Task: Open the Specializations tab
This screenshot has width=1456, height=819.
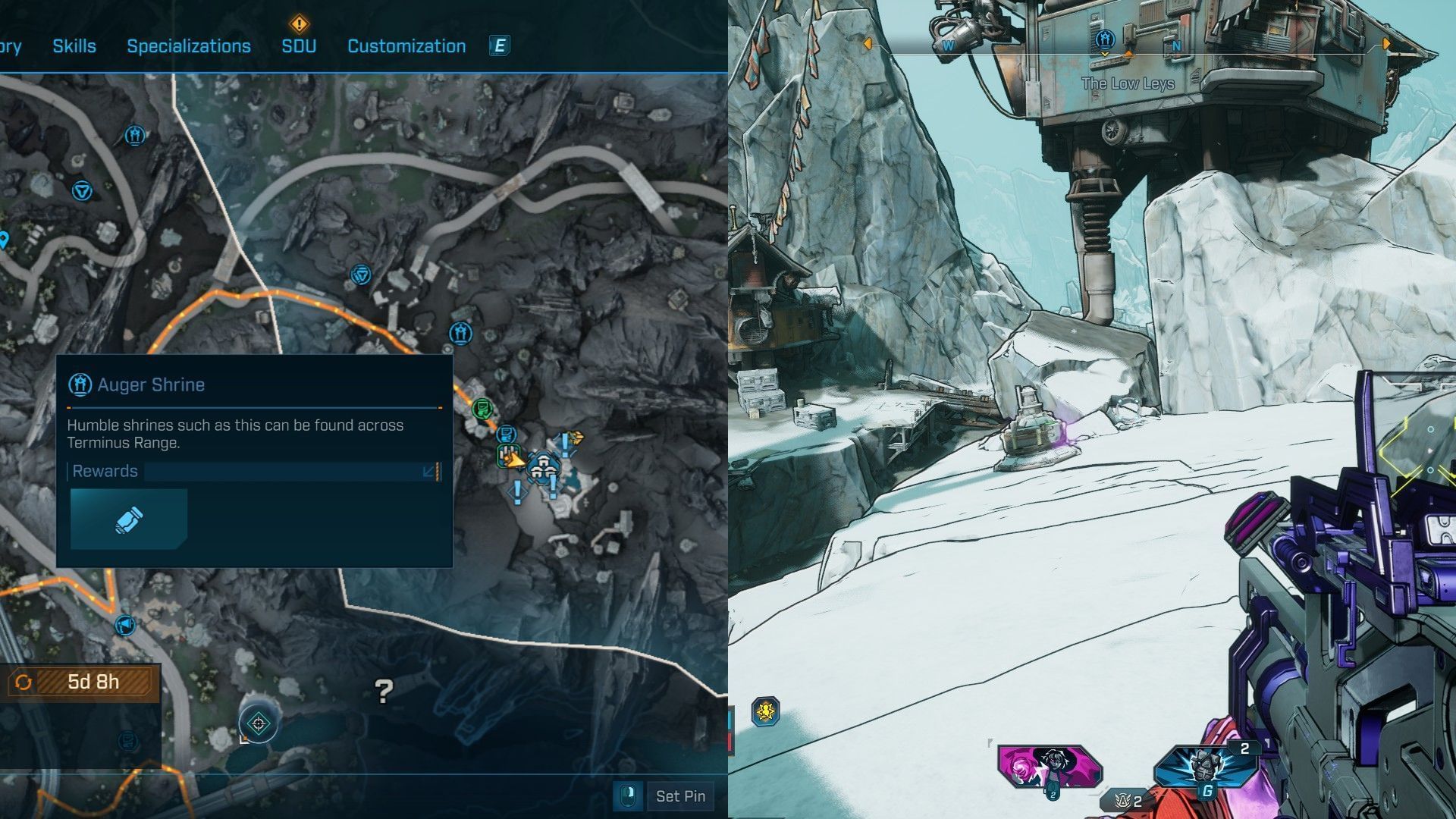Action: (x=189, y=46)
